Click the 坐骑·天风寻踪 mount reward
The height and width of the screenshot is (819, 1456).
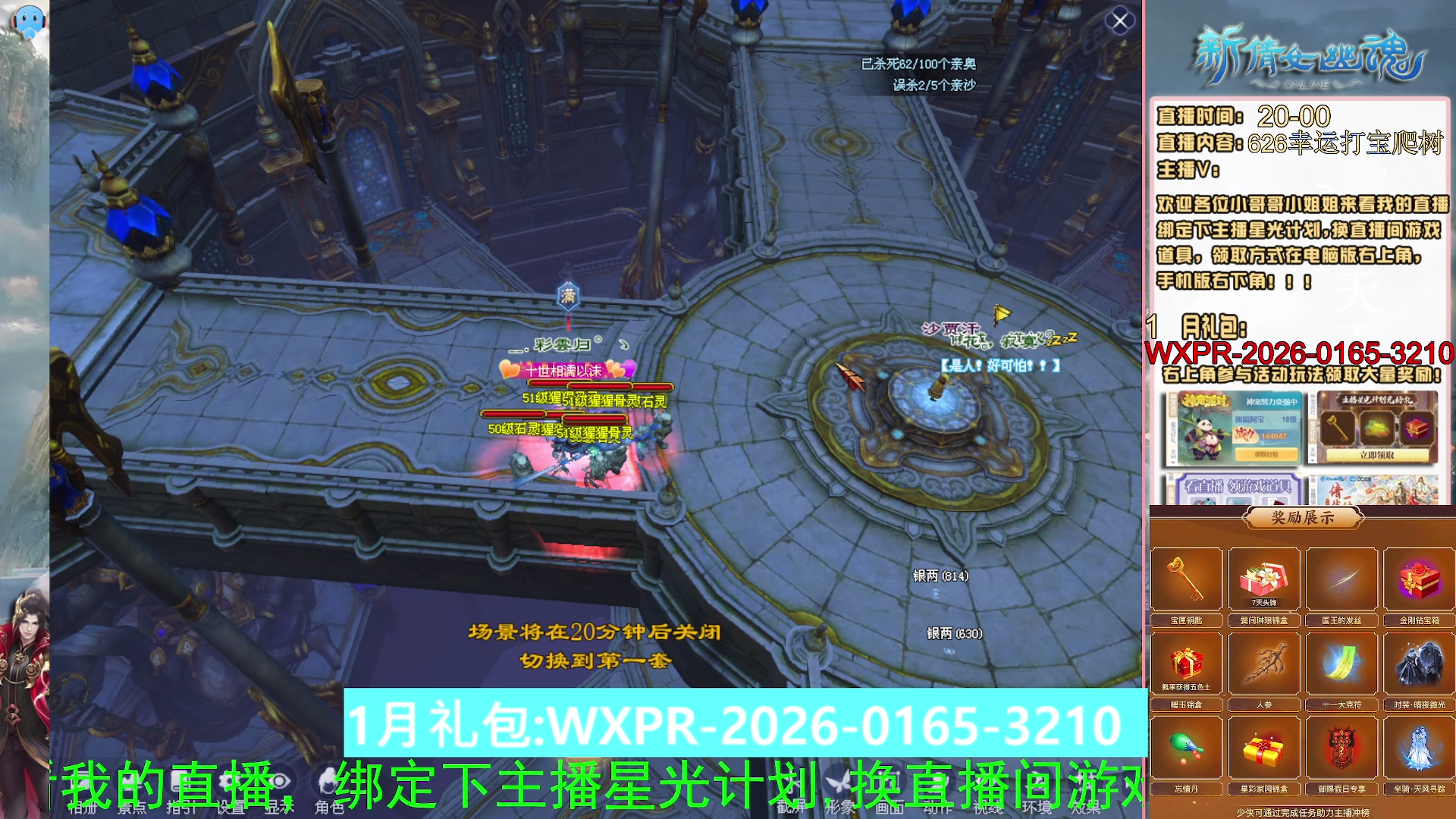pyautogui.click(x=1418, y=749)
